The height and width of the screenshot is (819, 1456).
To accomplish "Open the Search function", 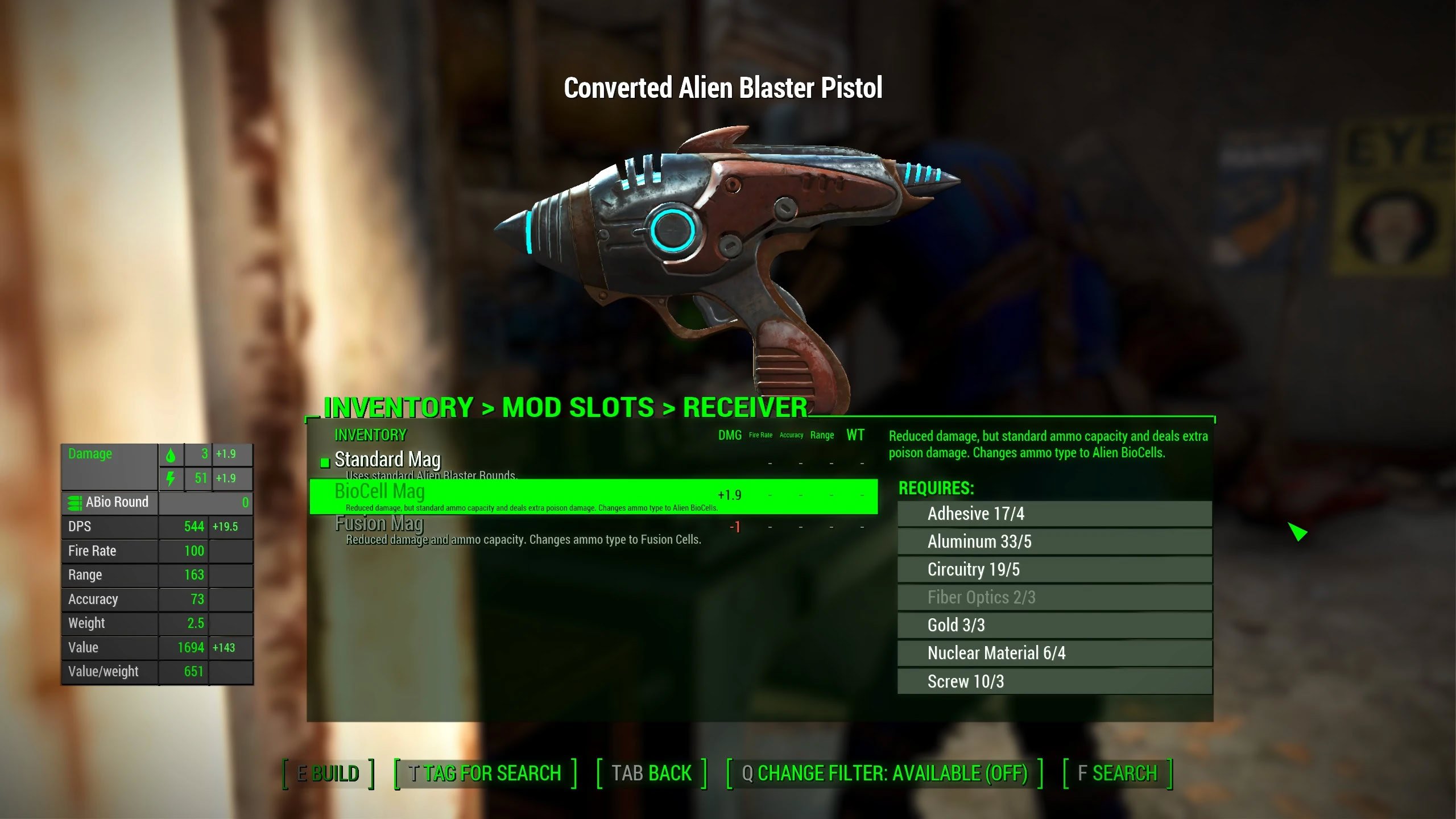I will pyautogui.click(x=1117, y=773).
